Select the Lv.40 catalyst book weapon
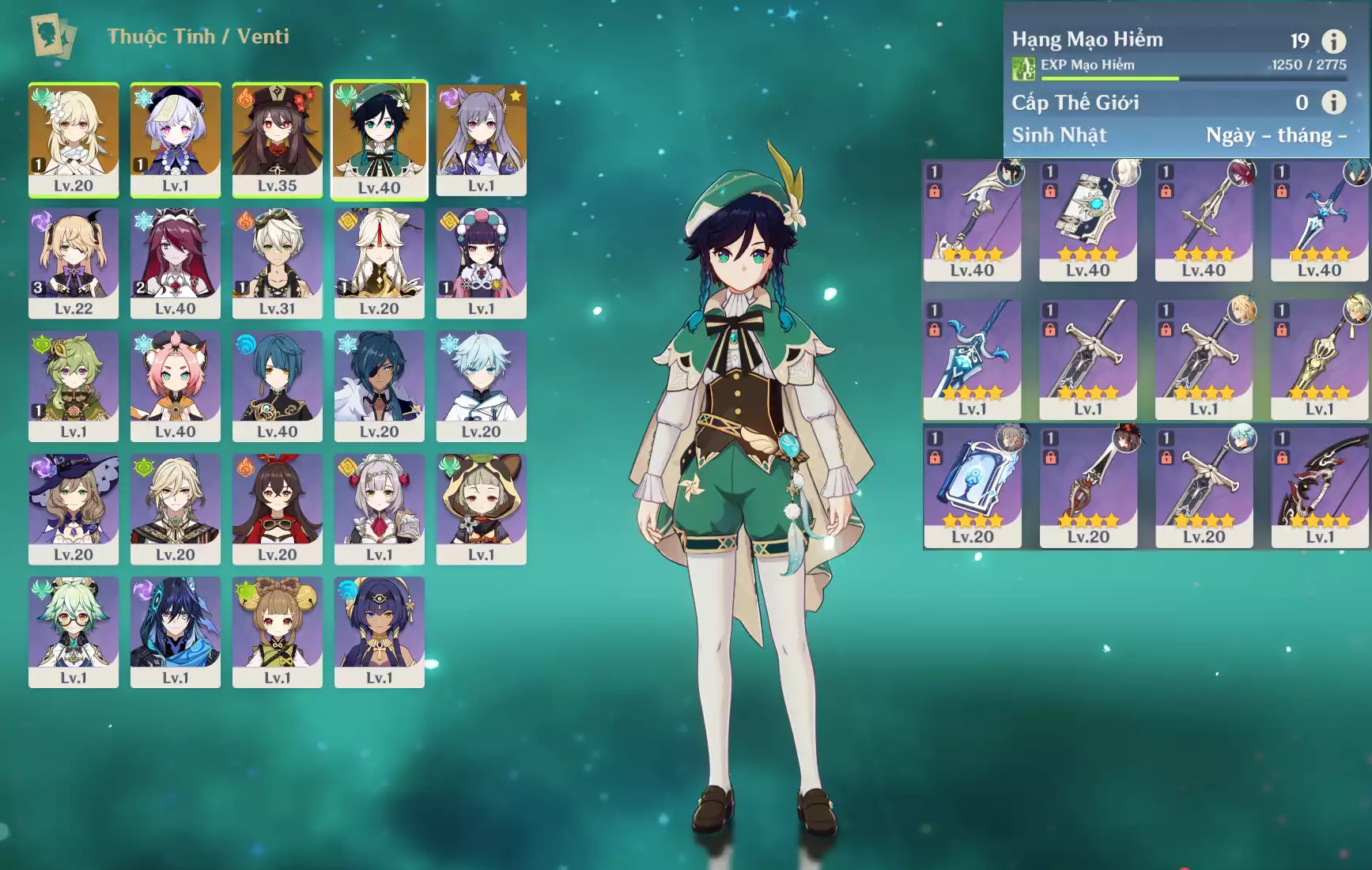This screenshot has width=1372, height=870. [x=1087, y=221]
